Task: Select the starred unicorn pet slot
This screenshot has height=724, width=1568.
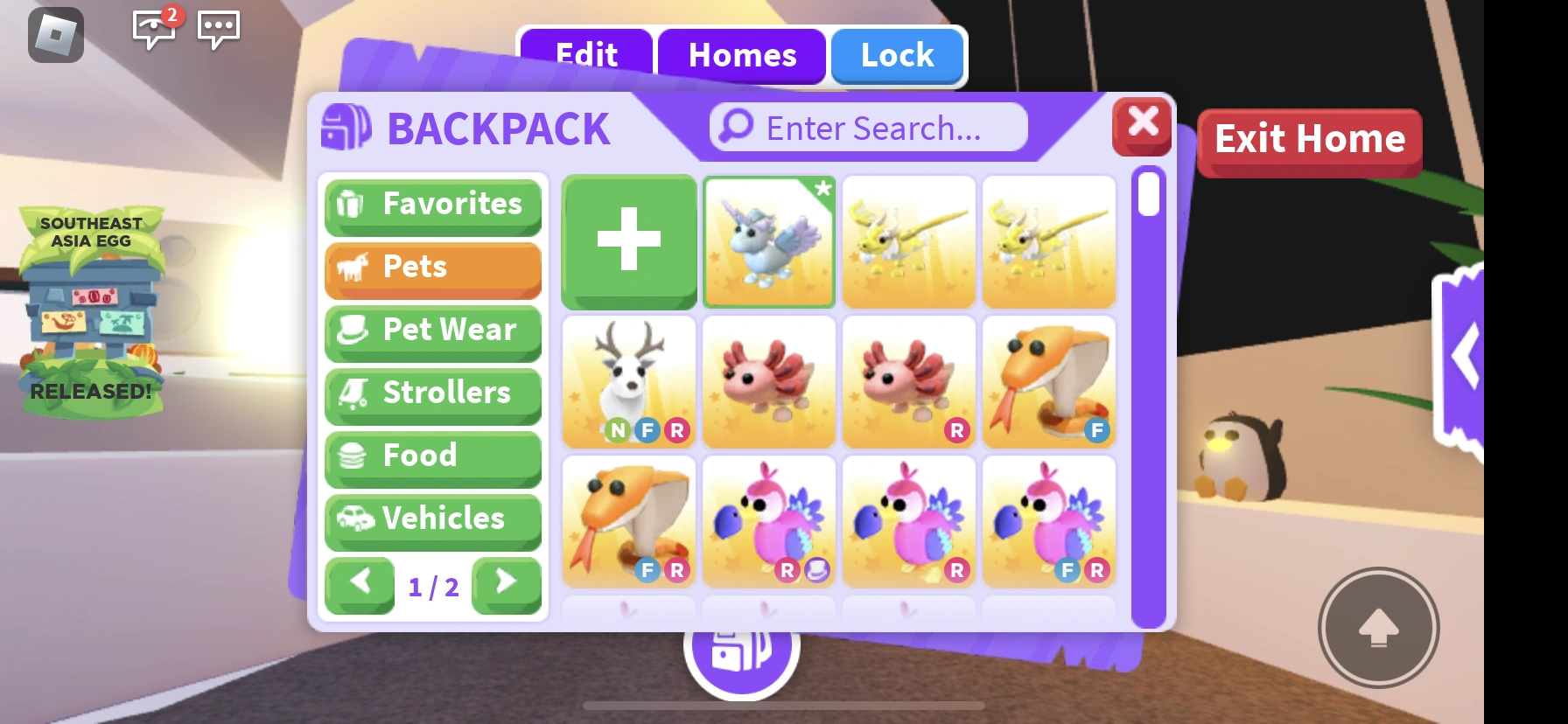Action: [x=768, y=241]
